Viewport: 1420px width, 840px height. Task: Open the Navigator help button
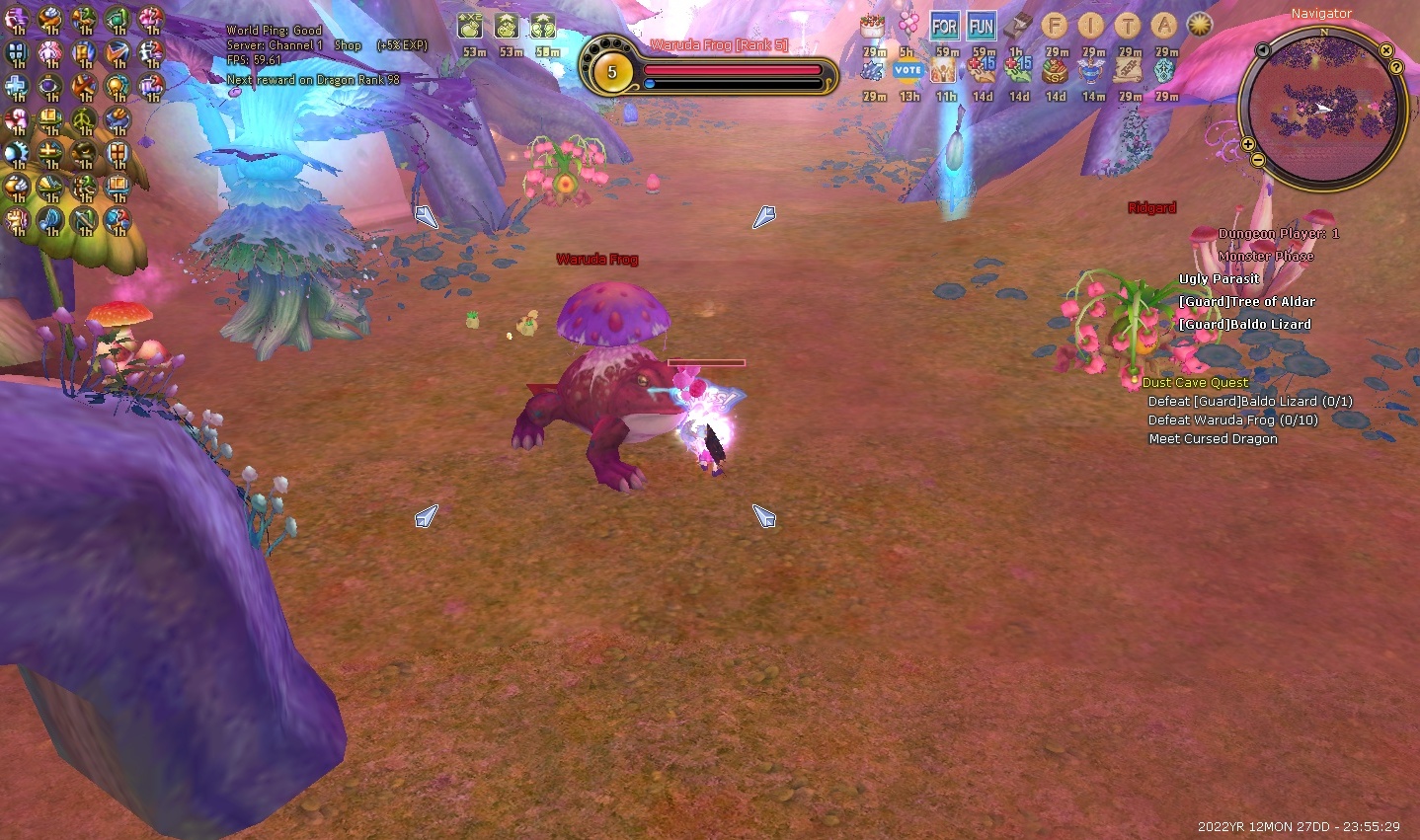coord(1396,67)
